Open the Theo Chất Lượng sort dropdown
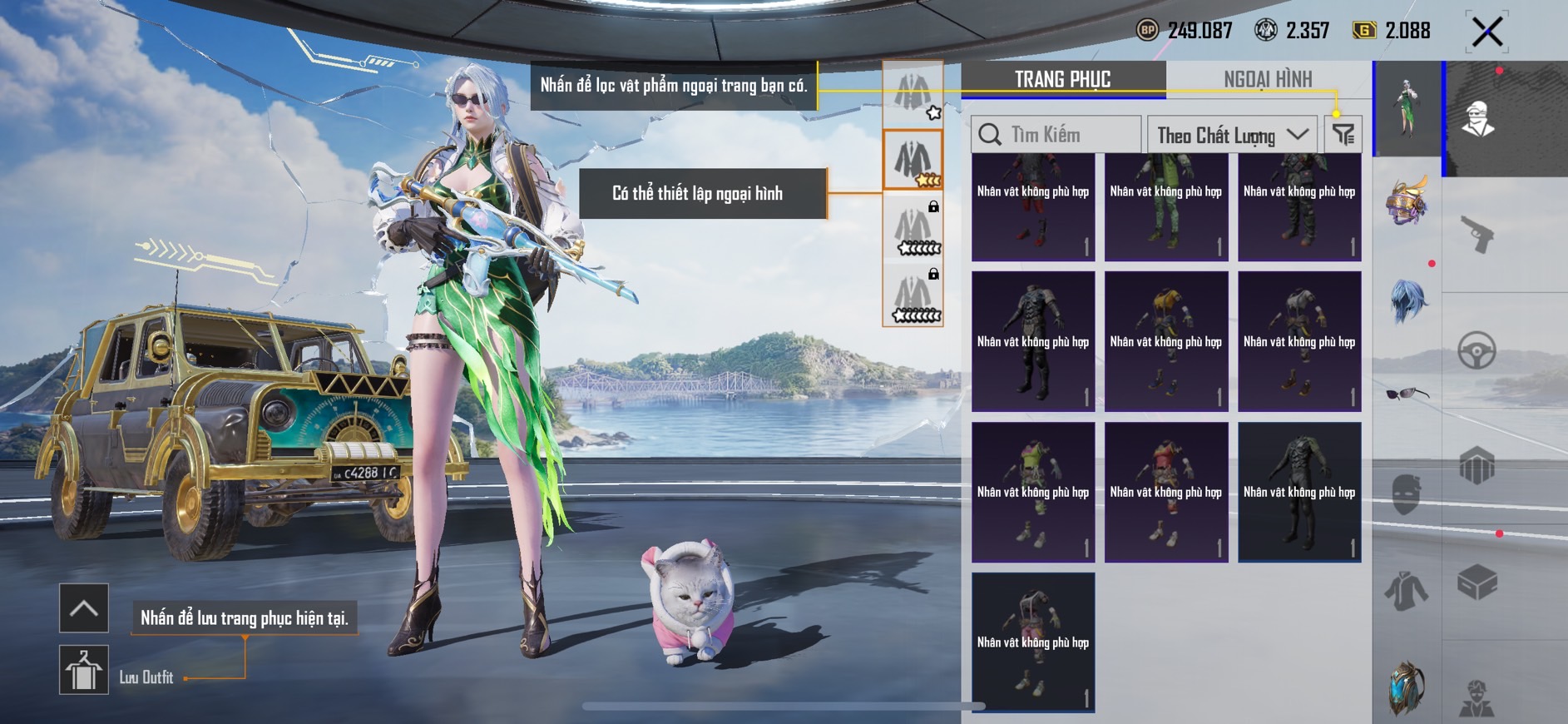 (1231, 135)
